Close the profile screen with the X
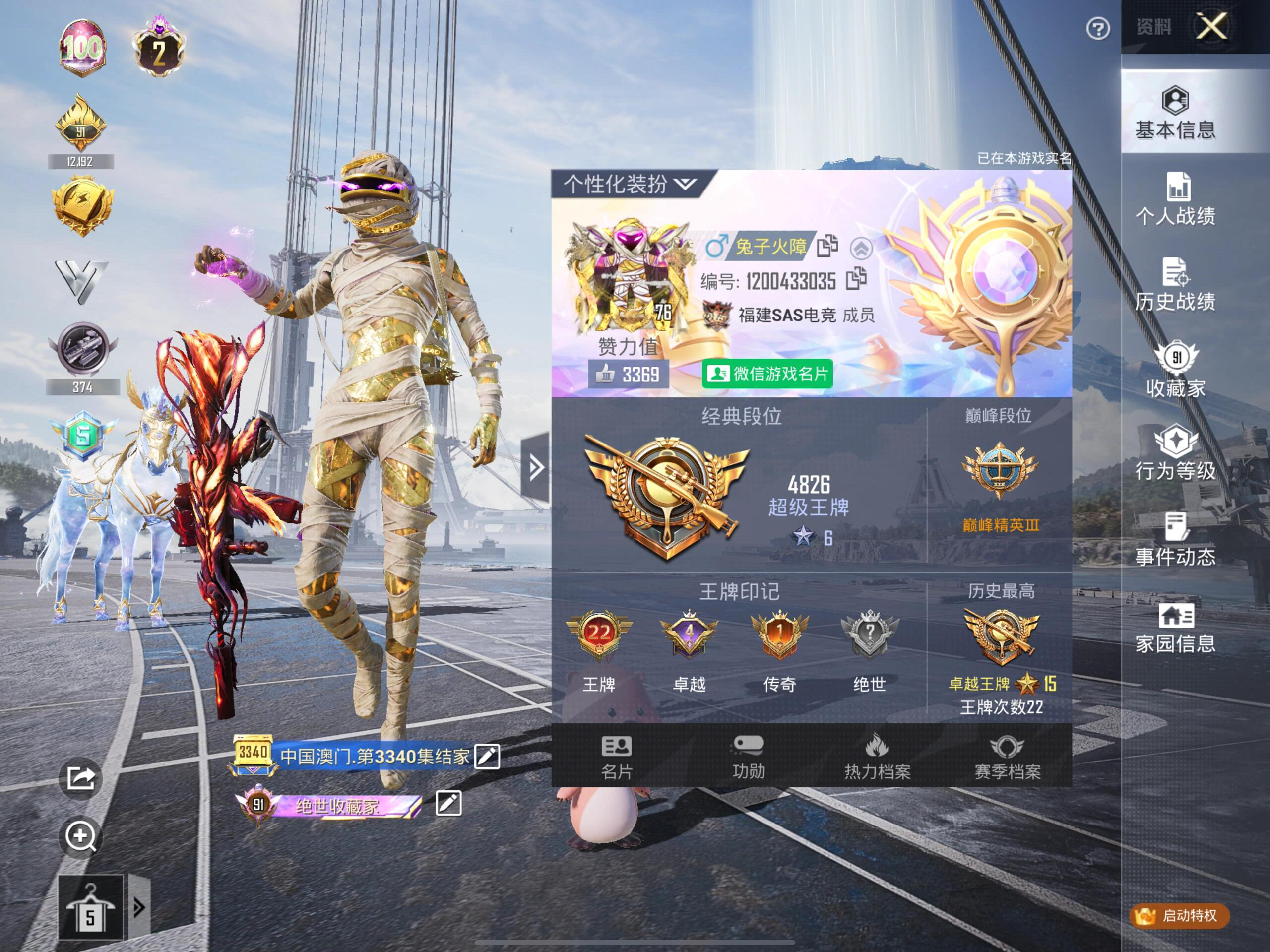The height and width of the screenshot is (952, 1270). [1211, 26]
